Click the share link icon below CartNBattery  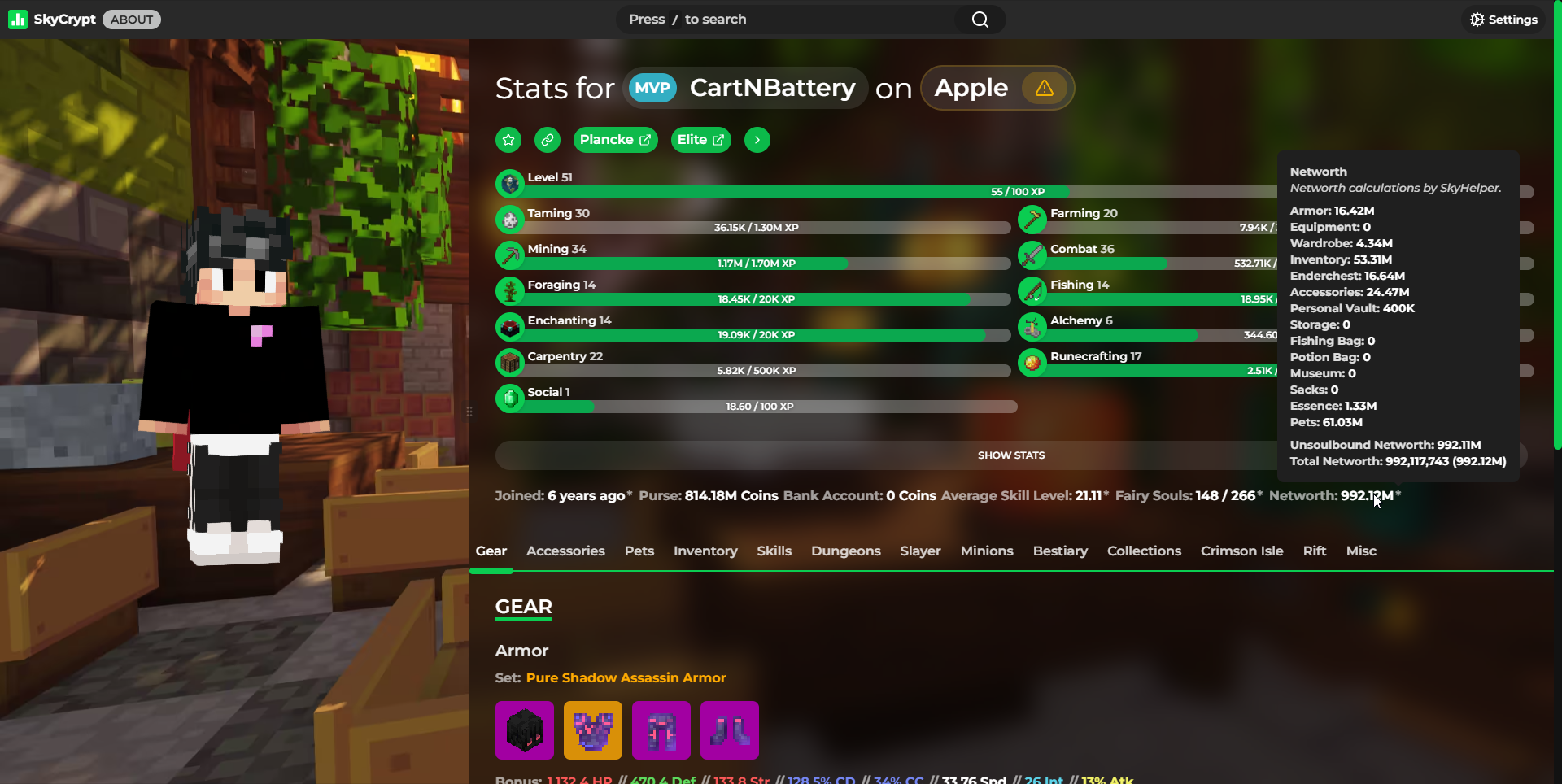pos(547,140)
